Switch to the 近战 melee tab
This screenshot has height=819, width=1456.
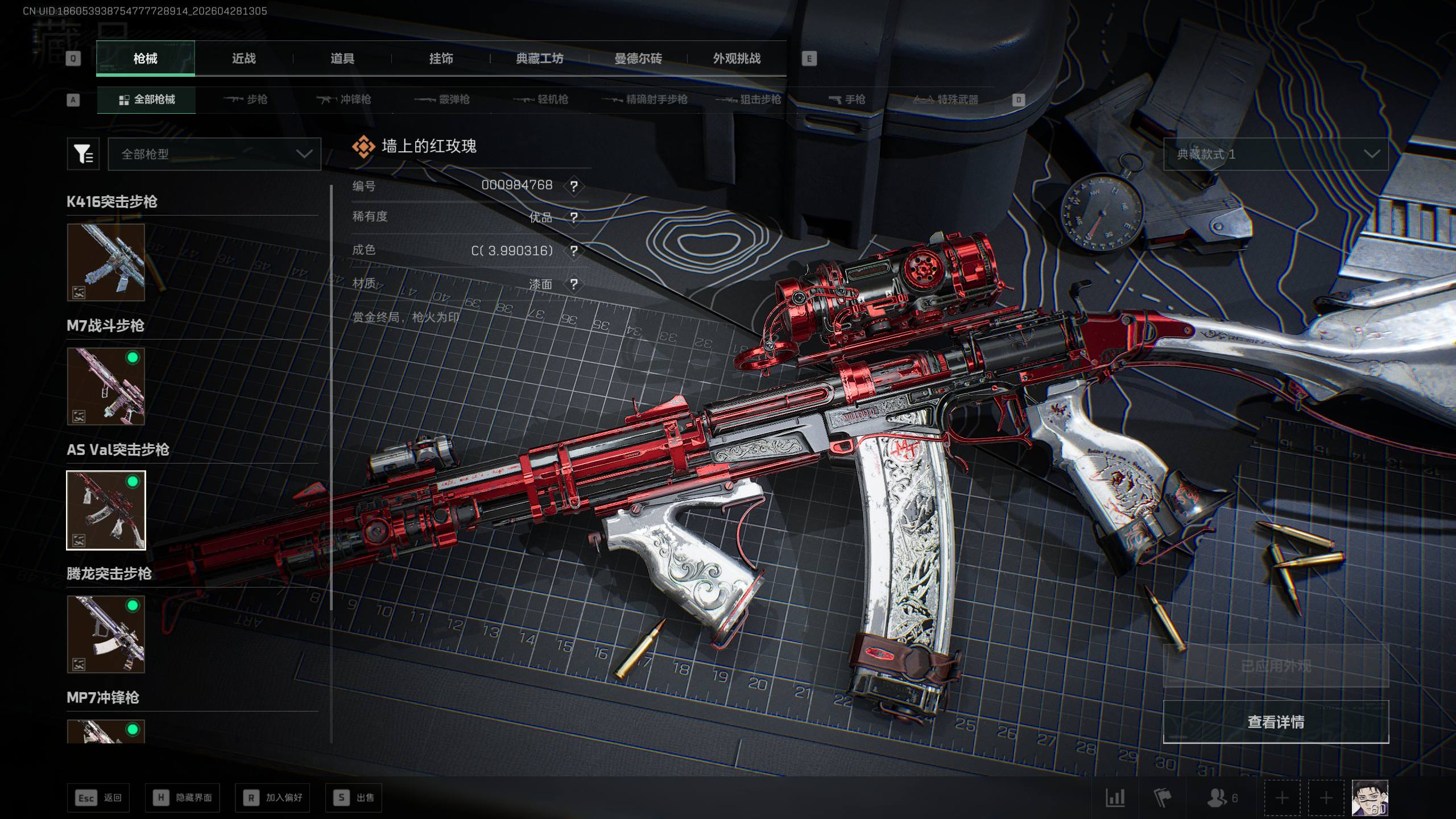[243, 59]
